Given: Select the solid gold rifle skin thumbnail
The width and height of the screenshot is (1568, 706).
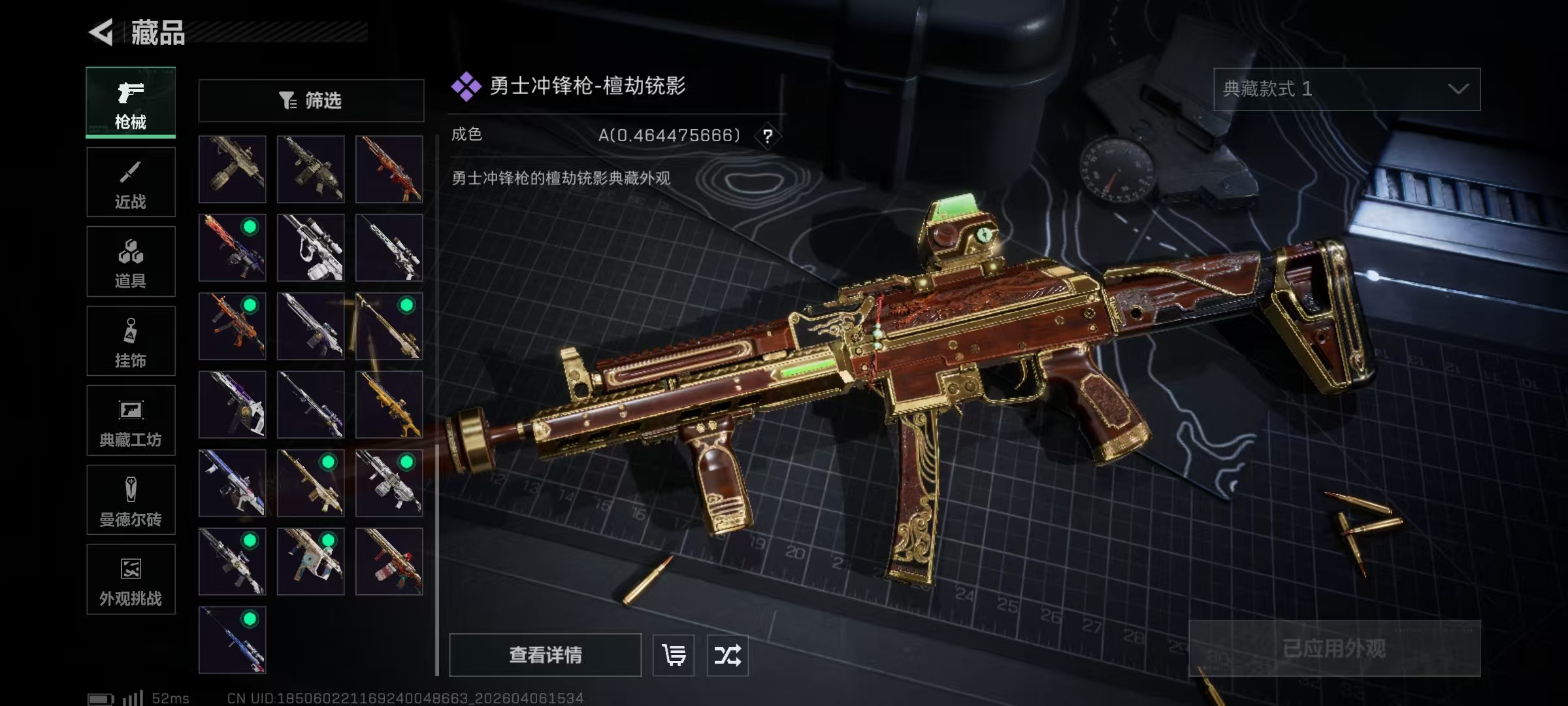Looking at the screenshot, I should pyautogui.click(x=389, y=405).
